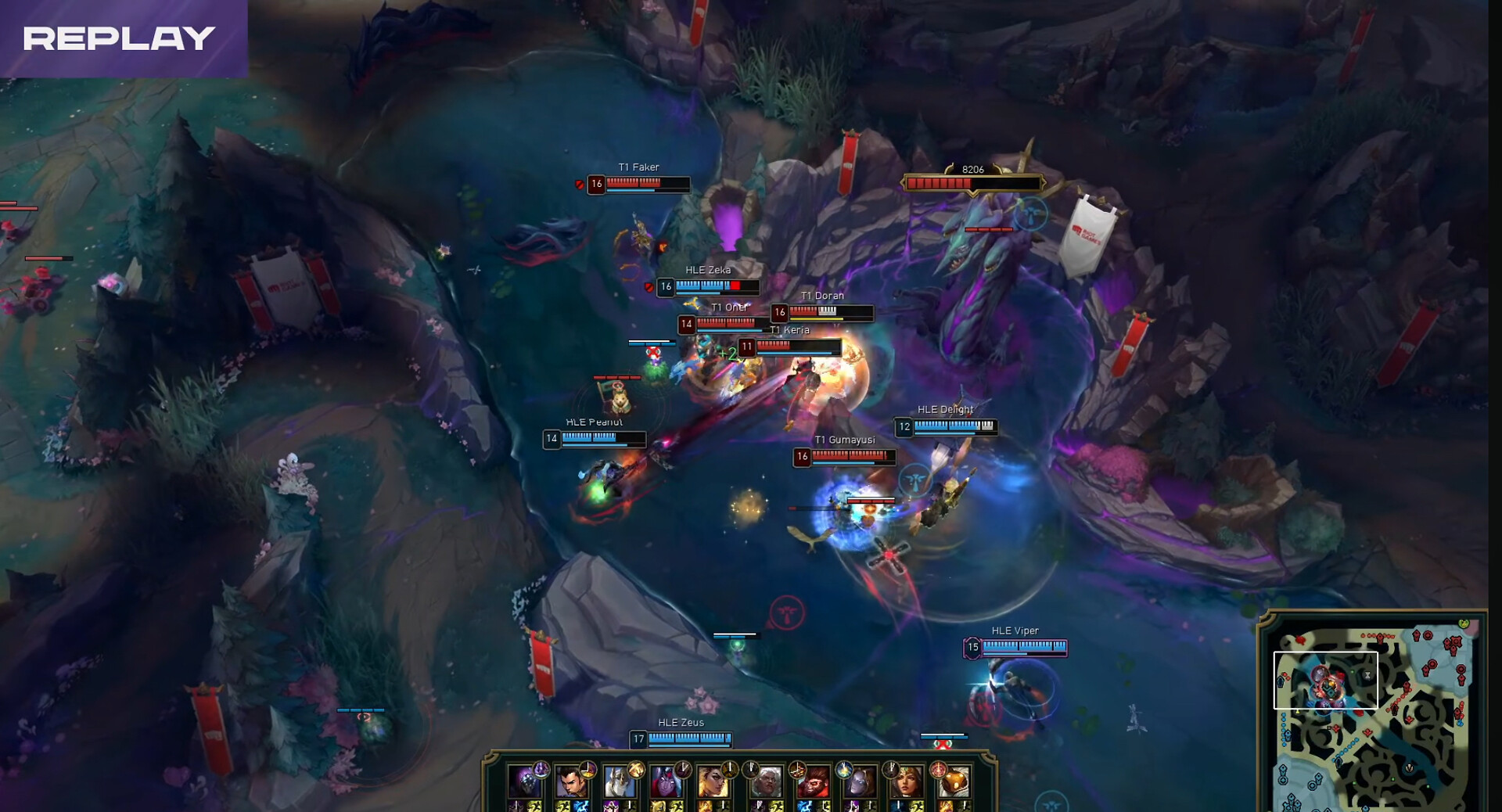1502x812 pixels.
Task: Select the brown-haired champion with gold headpiece
Action: tap(907, 781)
